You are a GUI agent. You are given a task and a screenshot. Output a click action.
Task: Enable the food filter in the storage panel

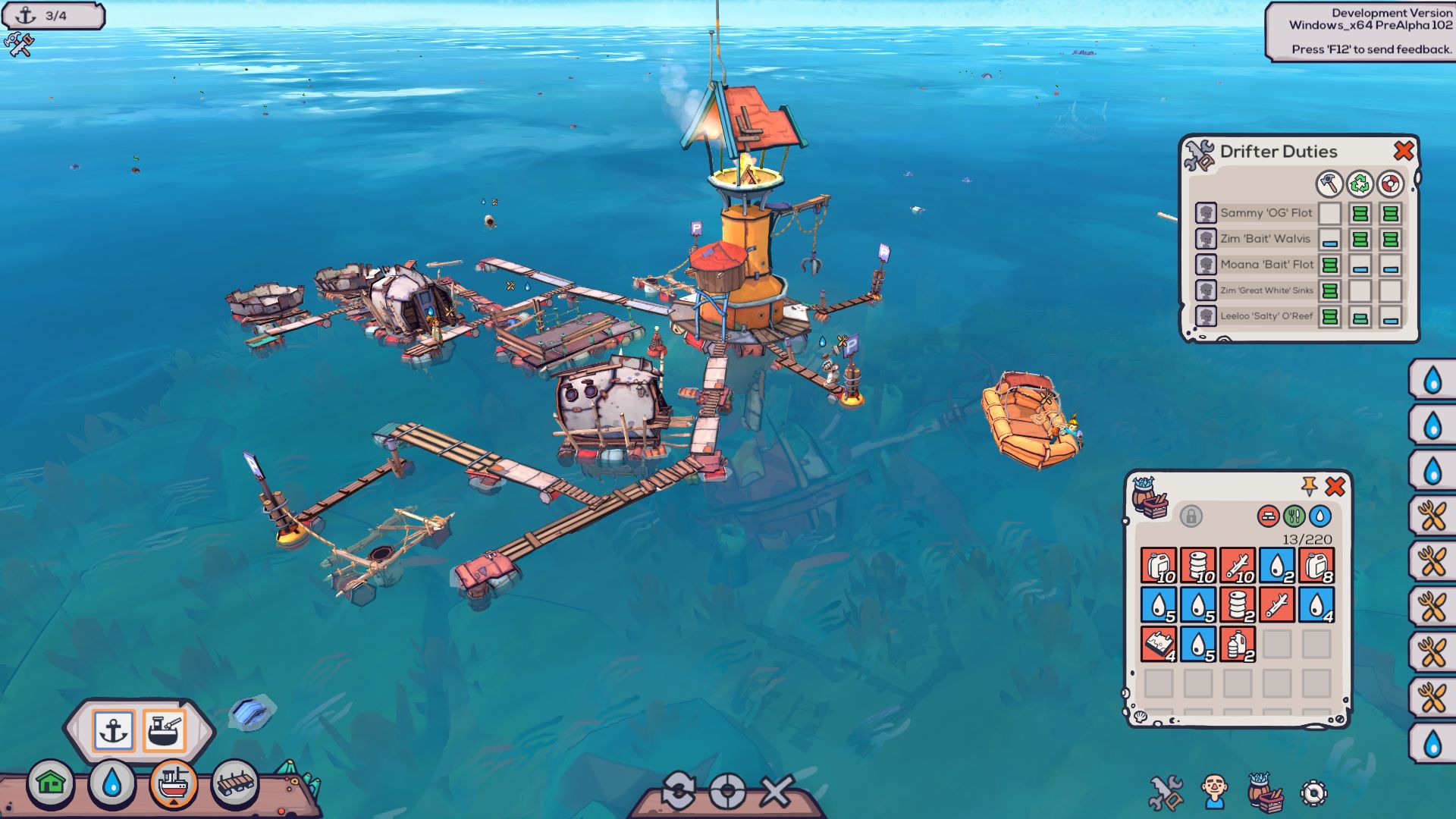pos(1294,516)
